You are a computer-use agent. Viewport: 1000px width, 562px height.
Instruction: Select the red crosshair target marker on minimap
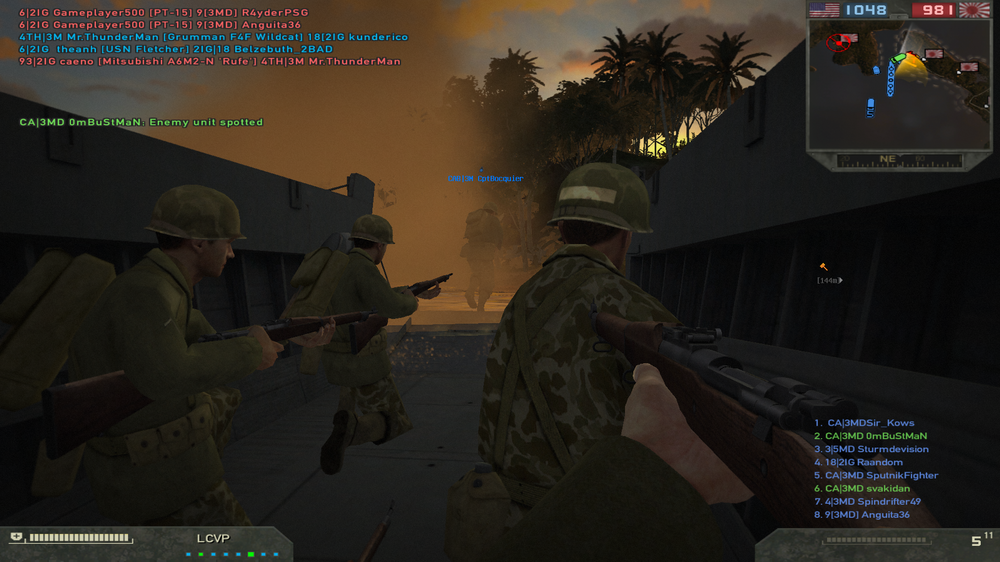click(x=838, y=41)
